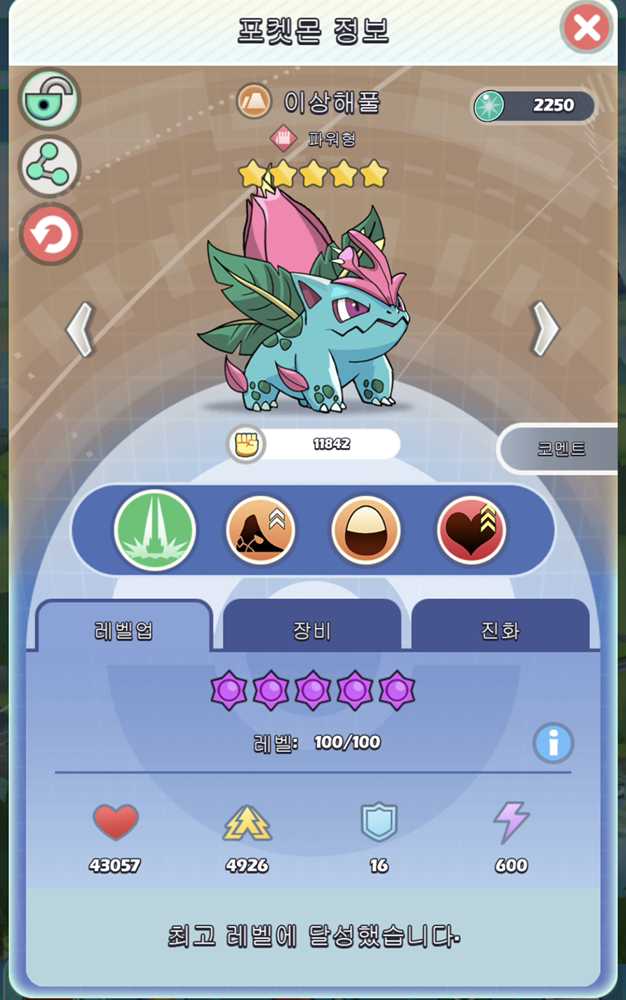Select the egg skill icon
Screen dimensions: 626x1000
366,530
